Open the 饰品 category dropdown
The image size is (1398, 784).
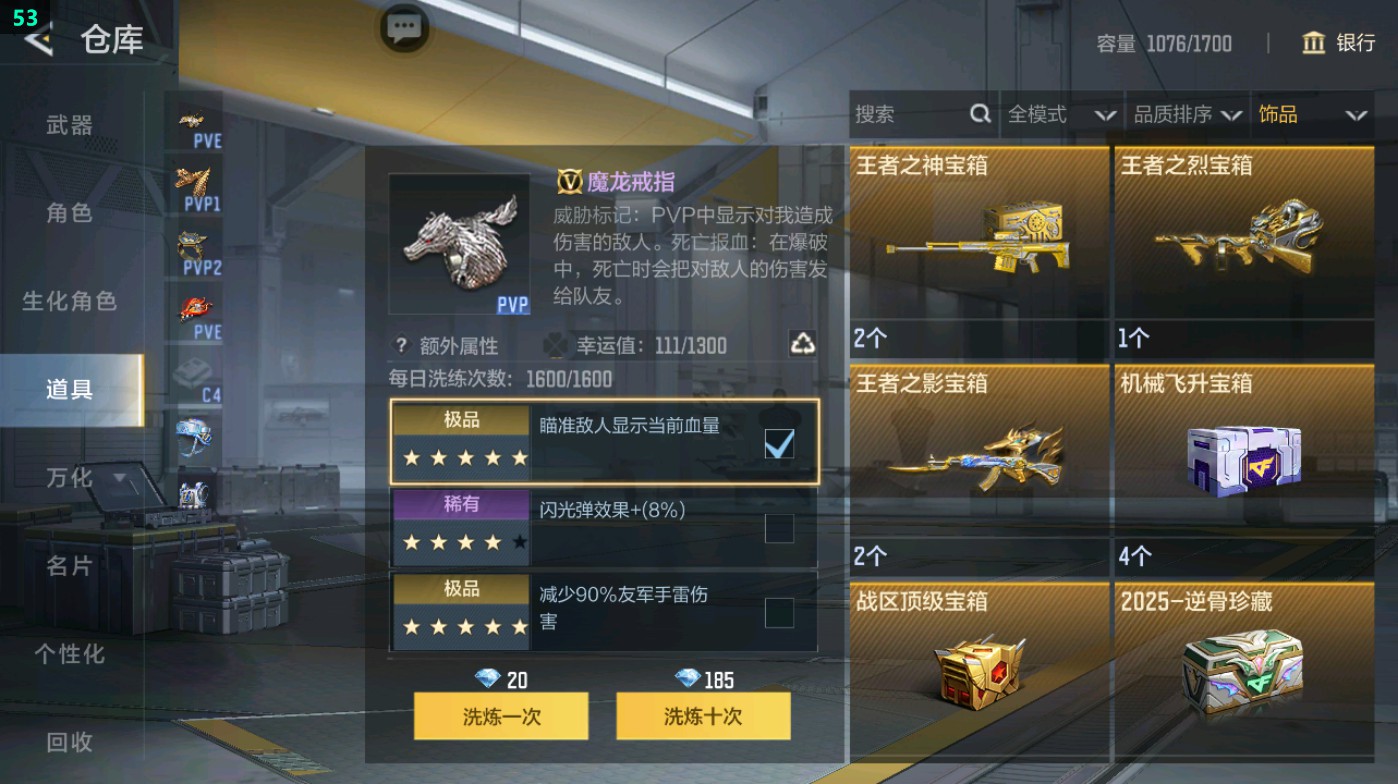[1311, 114]
